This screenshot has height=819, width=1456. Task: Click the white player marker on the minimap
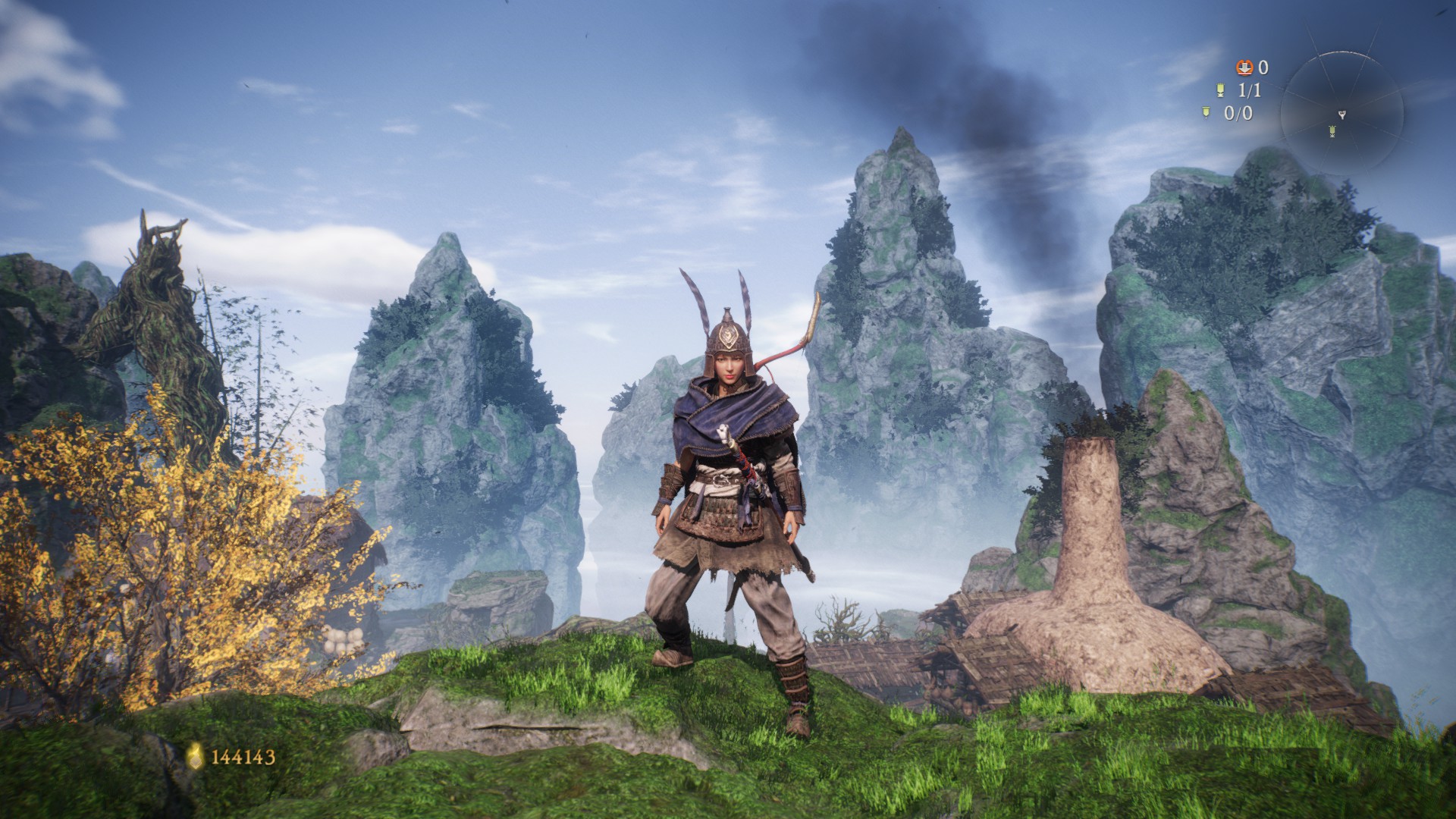pos(1342,115)
